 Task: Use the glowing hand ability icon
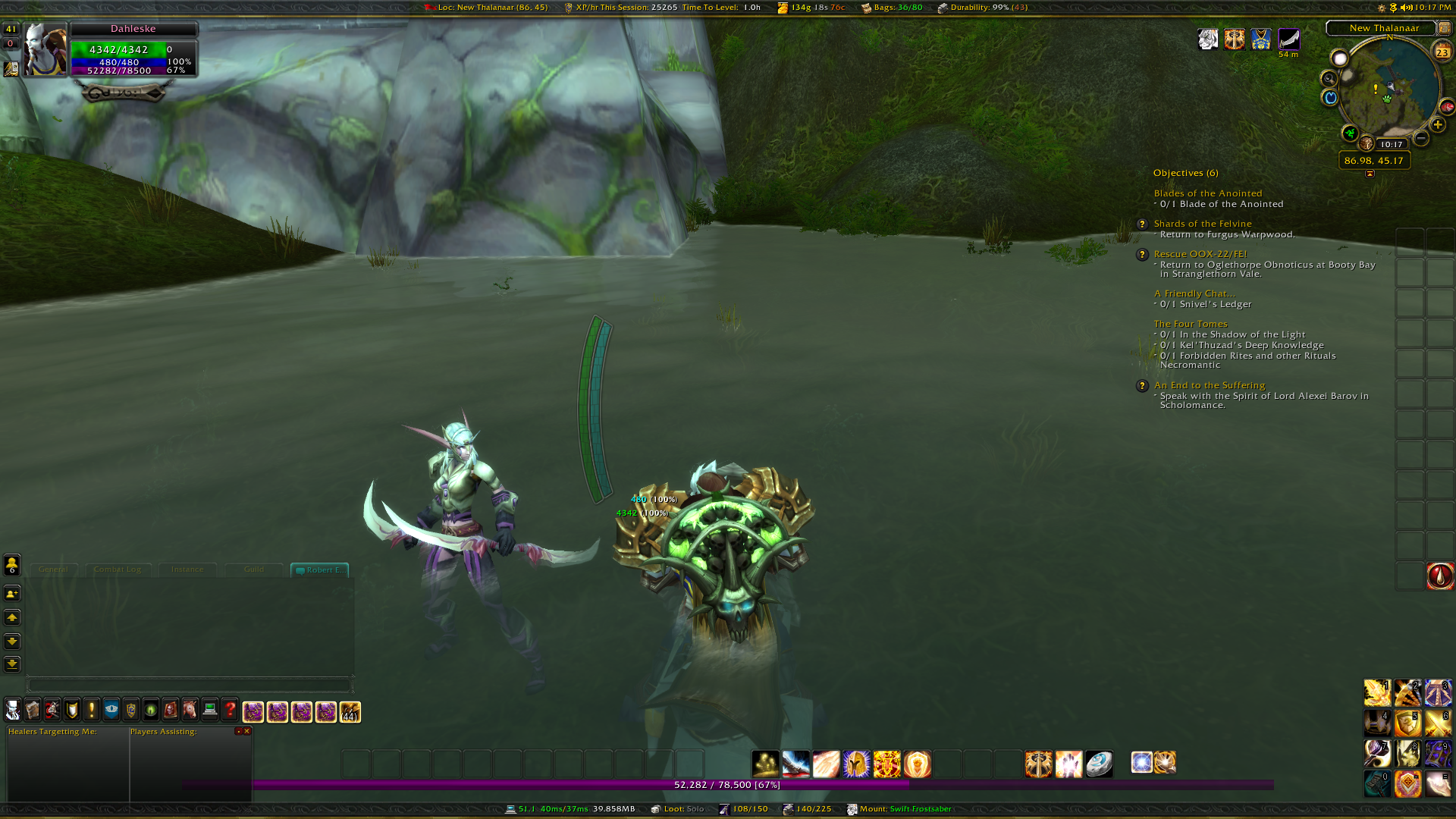coord(1068,764)
